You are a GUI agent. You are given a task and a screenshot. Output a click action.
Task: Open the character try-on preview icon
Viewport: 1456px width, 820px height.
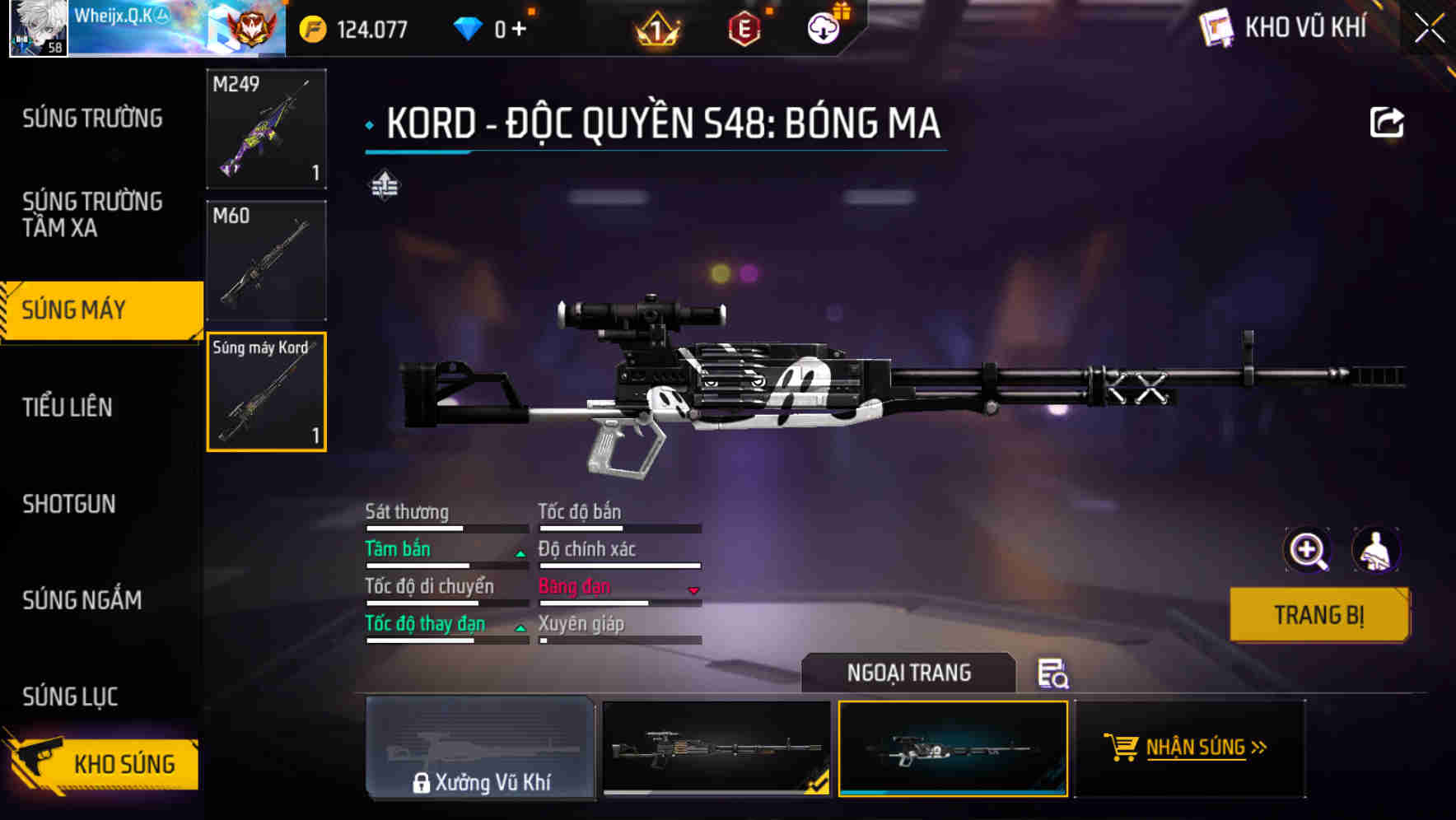1376,550
